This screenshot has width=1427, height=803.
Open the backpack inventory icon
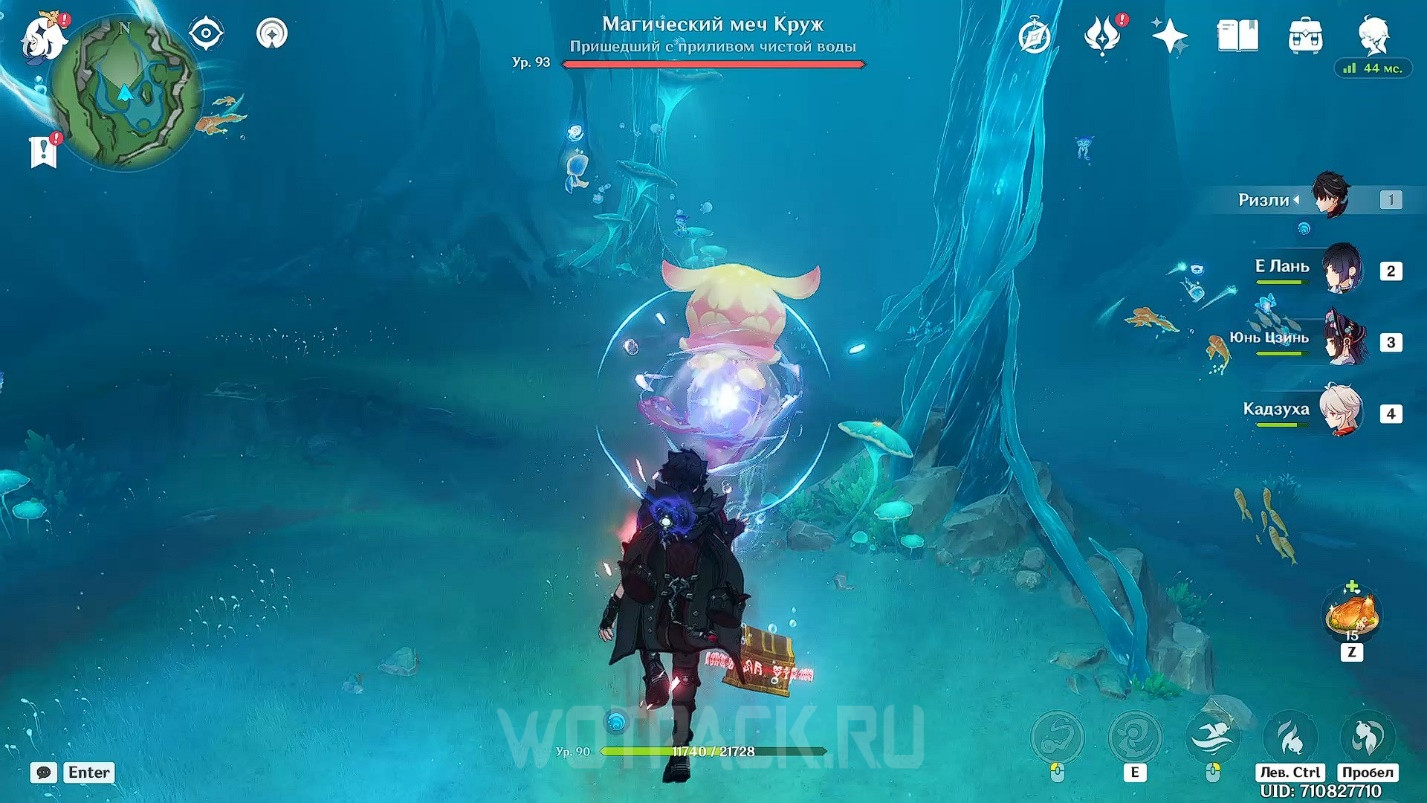tap(1306, 36)
